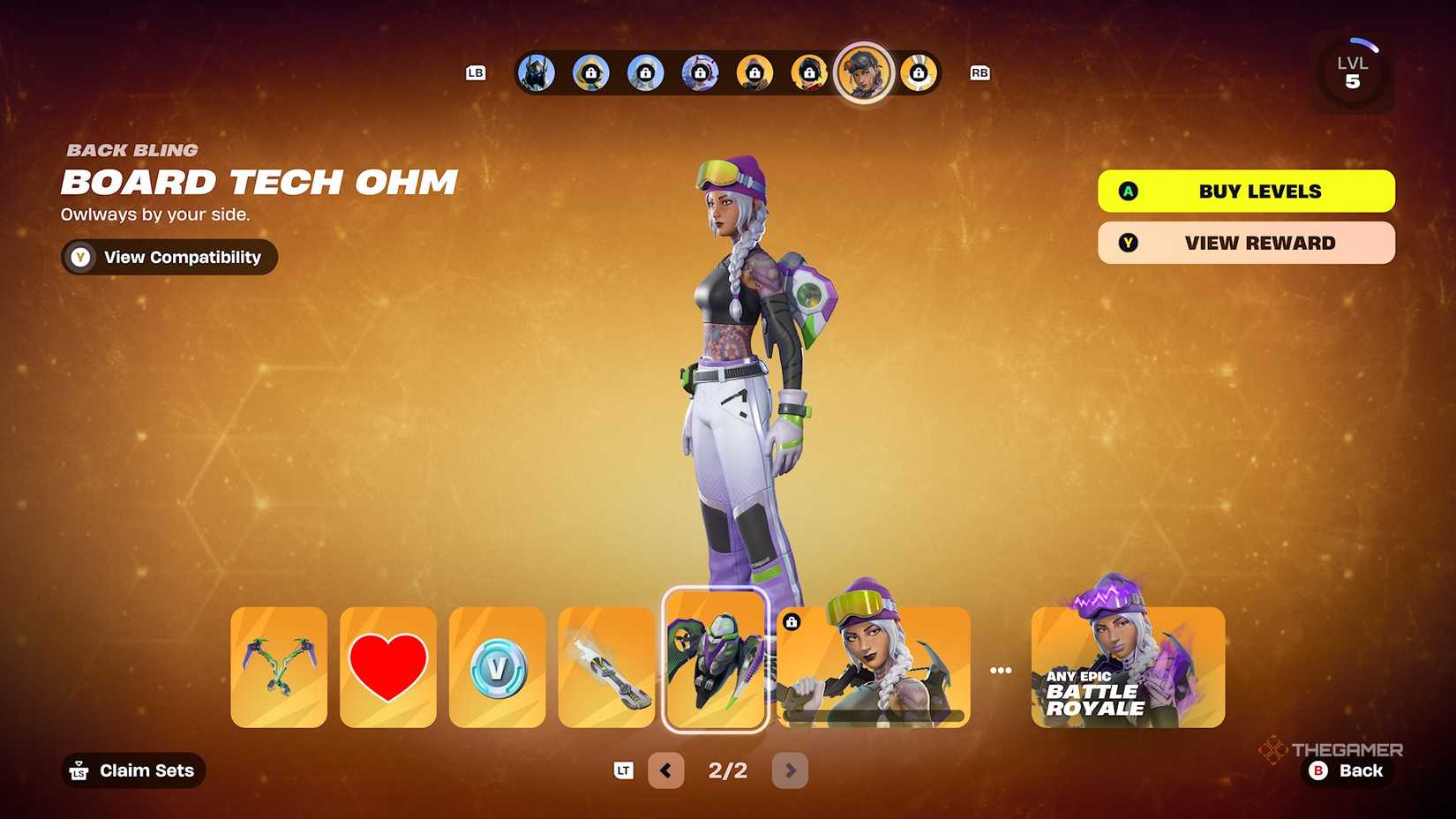The image size is (1456, 819).
Task: Expand next reward page with right arrow
Action: tap(790, 770)
